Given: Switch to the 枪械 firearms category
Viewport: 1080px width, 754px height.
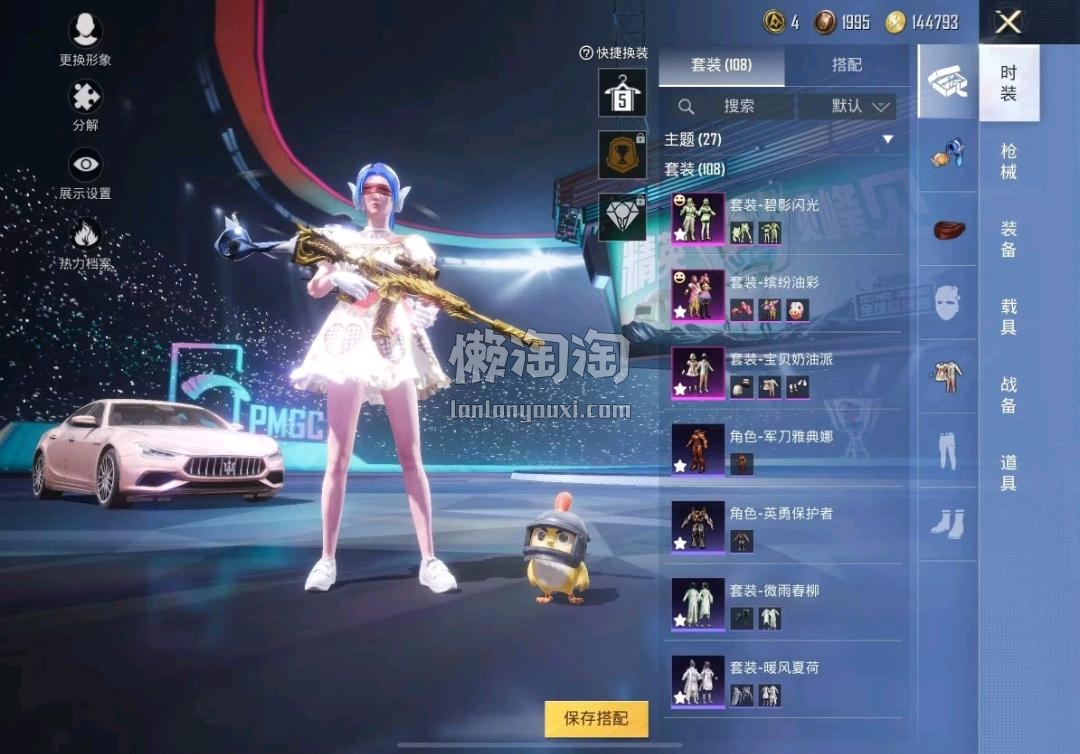Looking at the screenshot, I should tap(1008, 161).
